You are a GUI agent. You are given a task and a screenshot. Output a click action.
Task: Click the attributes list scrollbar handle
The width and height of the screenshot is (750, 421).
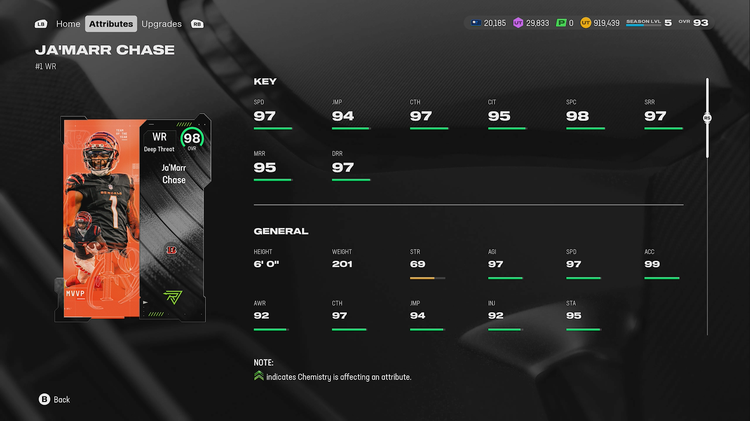(x=707, y=118)
